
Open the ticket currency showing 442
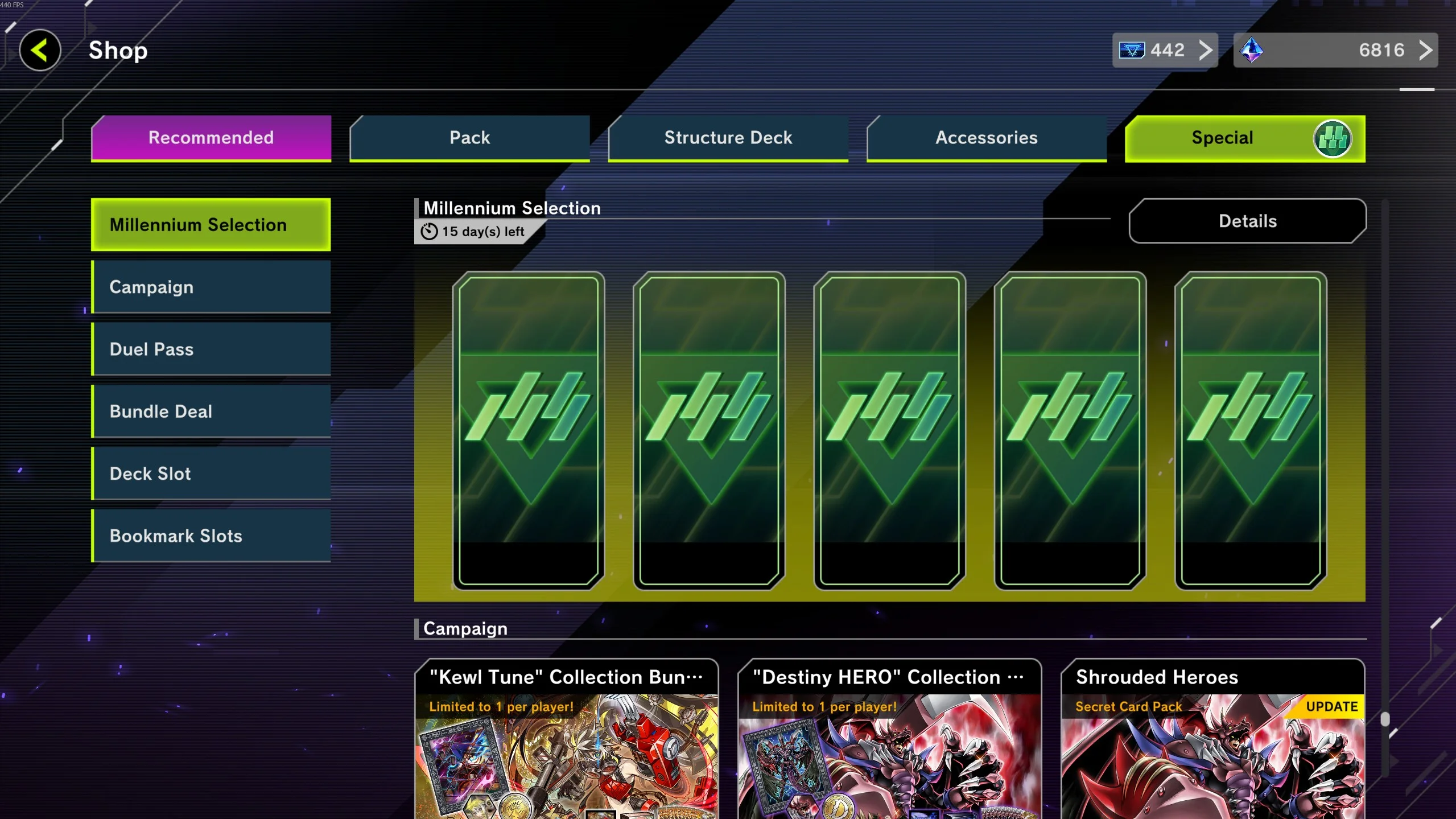pyautogui.click(x=1165, y=50)
